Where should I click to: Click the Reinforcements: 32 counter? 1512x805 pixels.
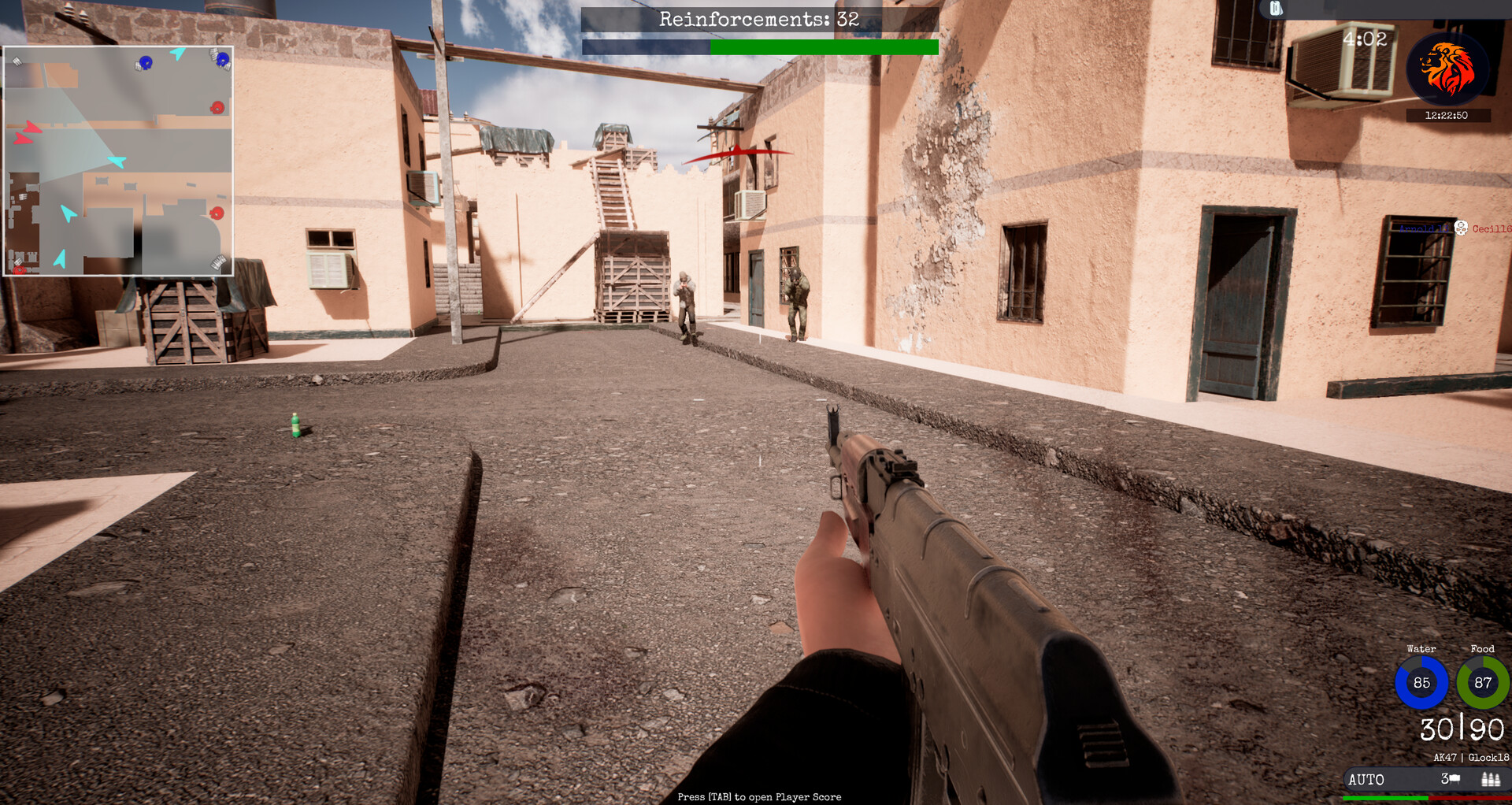(758, 20)
